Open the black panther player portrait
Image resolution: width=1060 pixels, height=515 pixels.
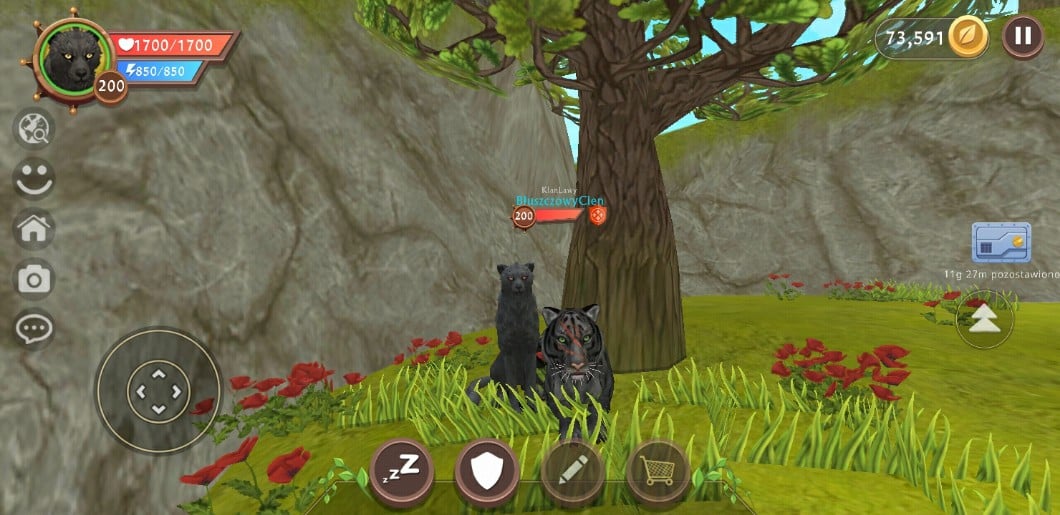[70, 57]
